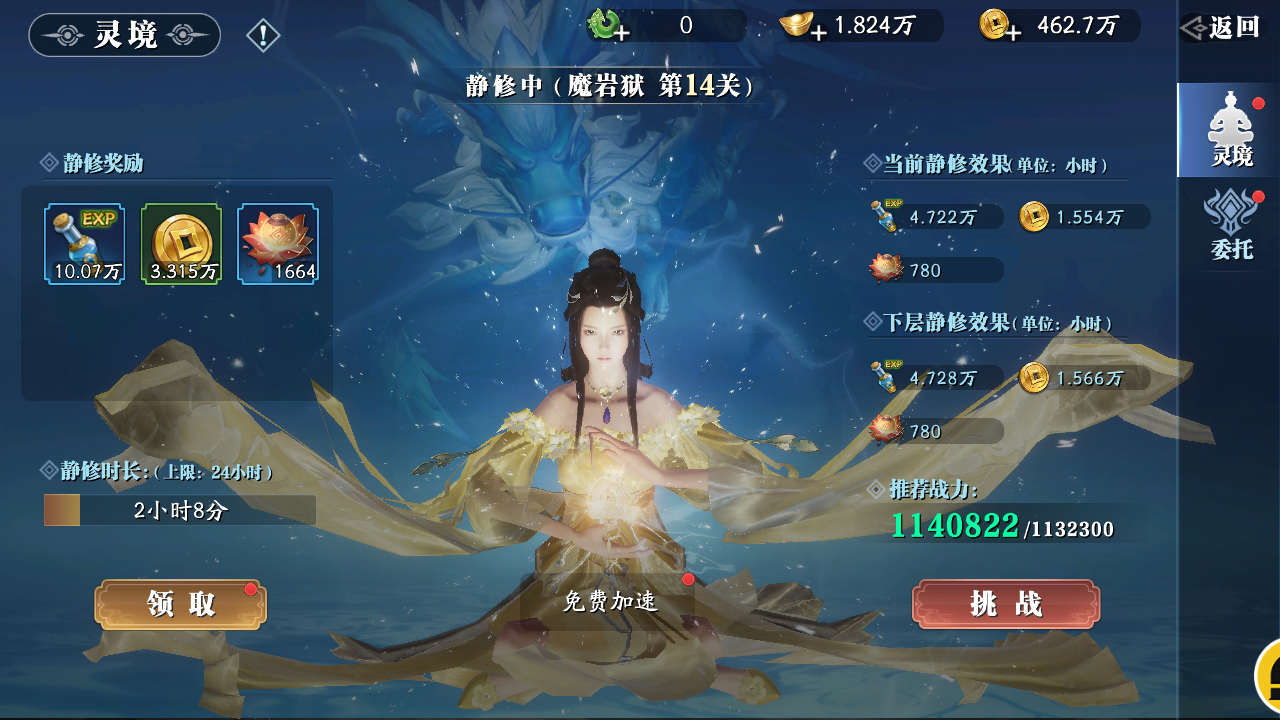
Task: Start the 挑战 challenge
Action: tap(1006, 604)
